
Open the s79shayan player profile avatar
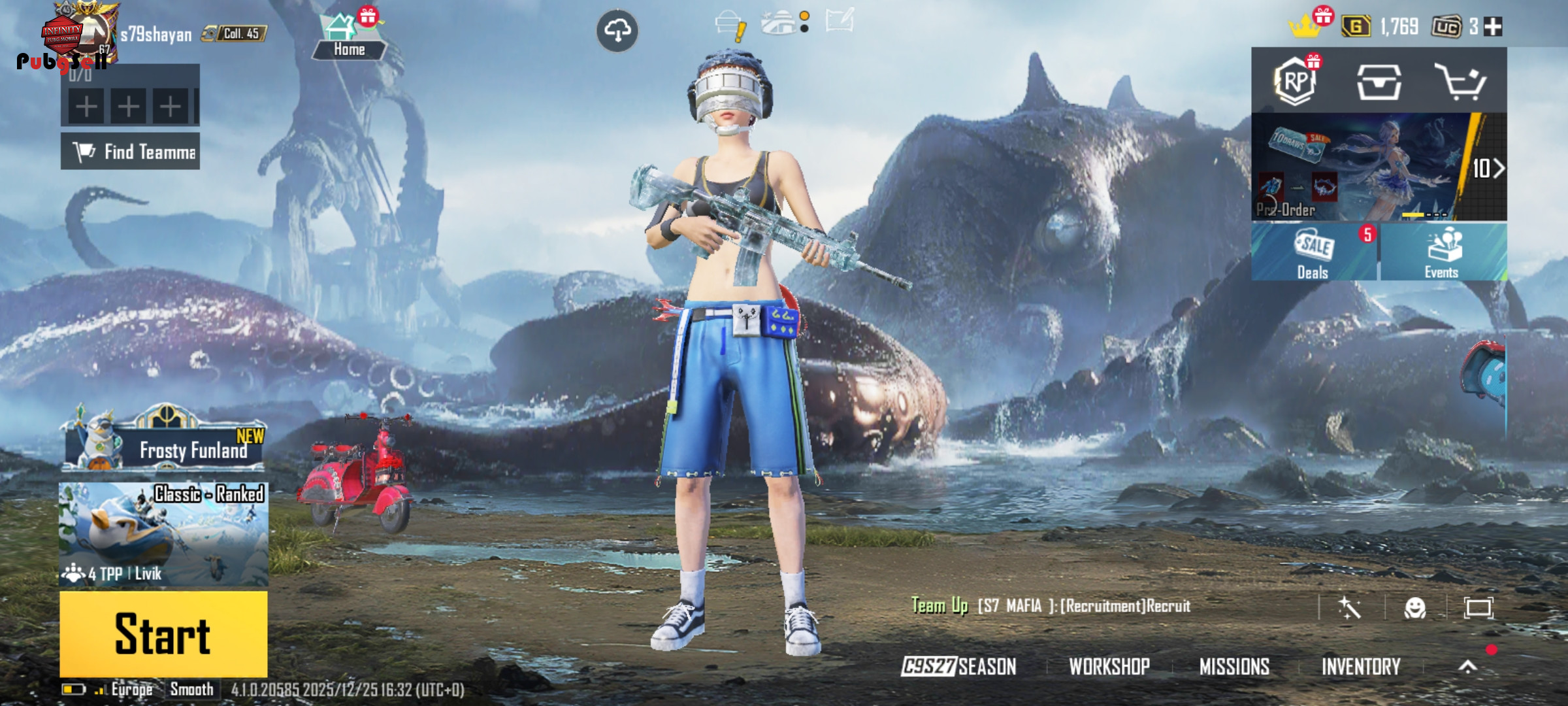78,33
